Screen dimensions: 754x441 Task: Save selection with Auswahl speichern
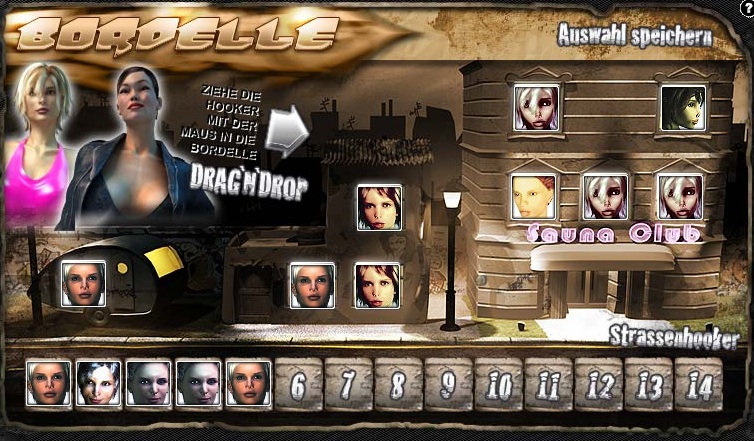635,38
